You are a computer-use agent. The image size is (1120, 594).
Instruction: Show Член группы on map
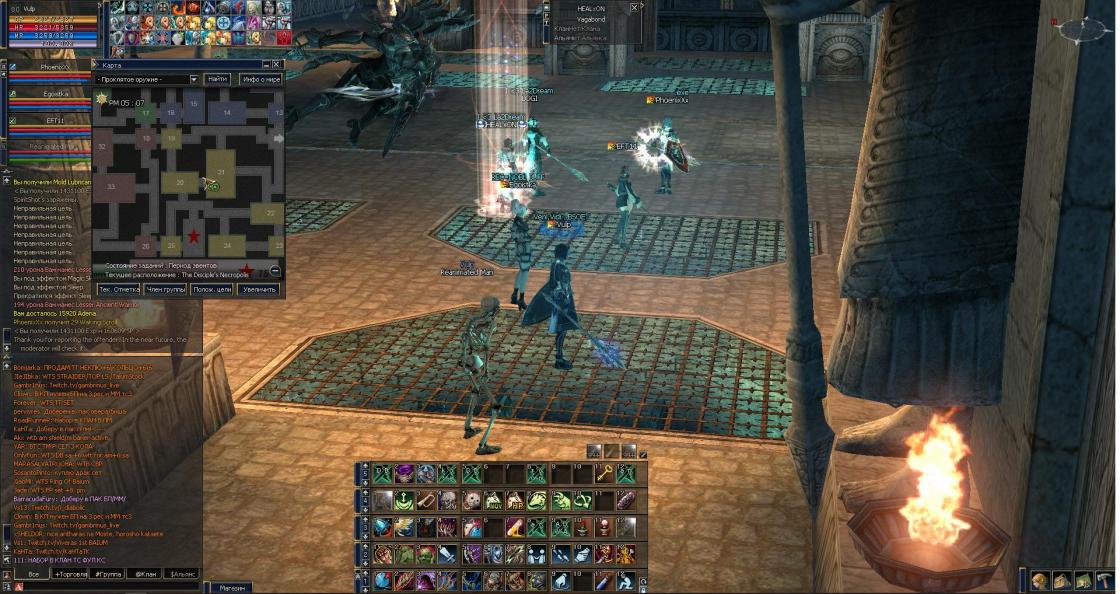click(x=165, y=289)
